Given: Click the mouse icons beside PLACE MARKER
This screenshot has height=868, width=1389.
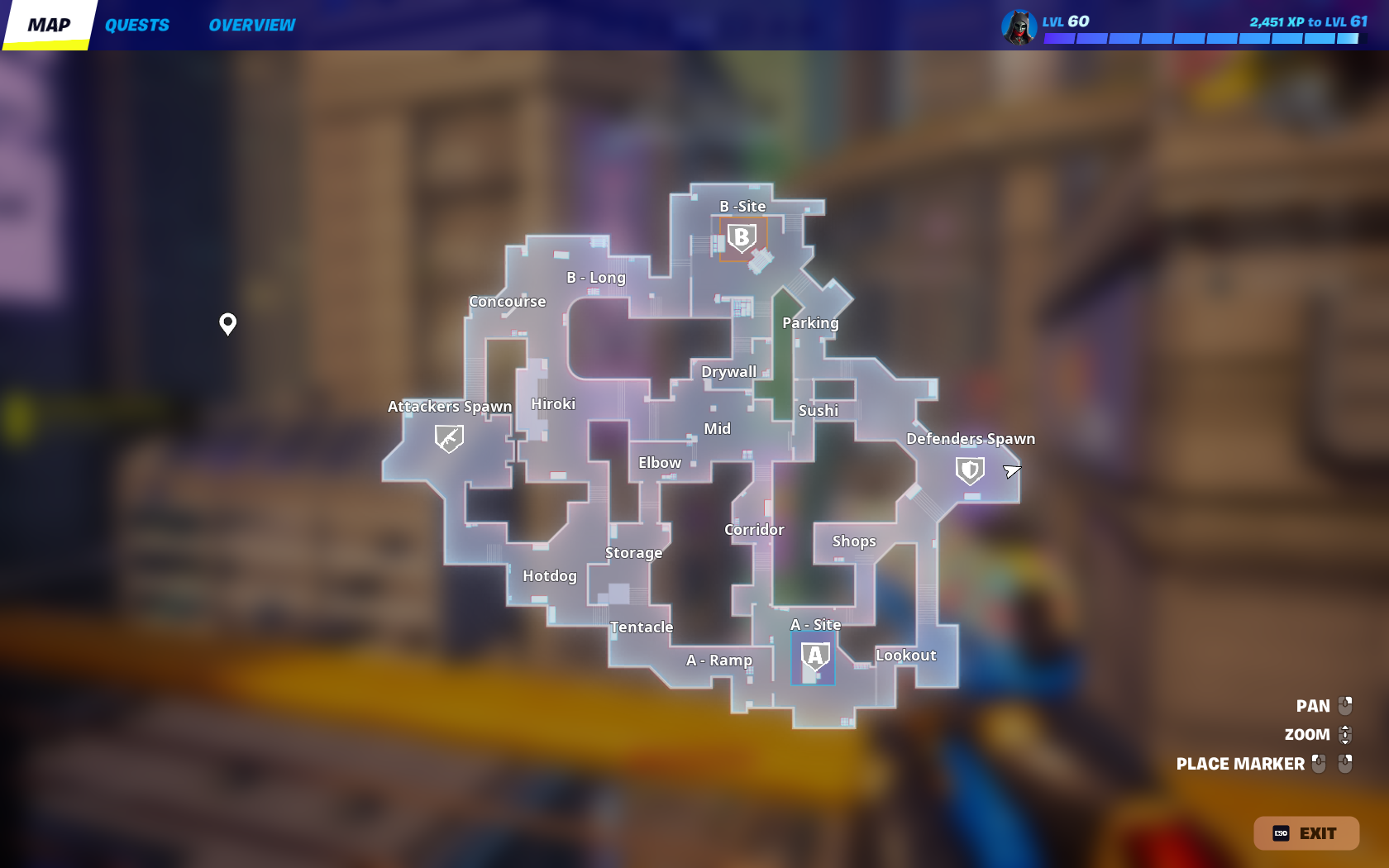Looking at the screenshot, I should (x=1331, y=764).
